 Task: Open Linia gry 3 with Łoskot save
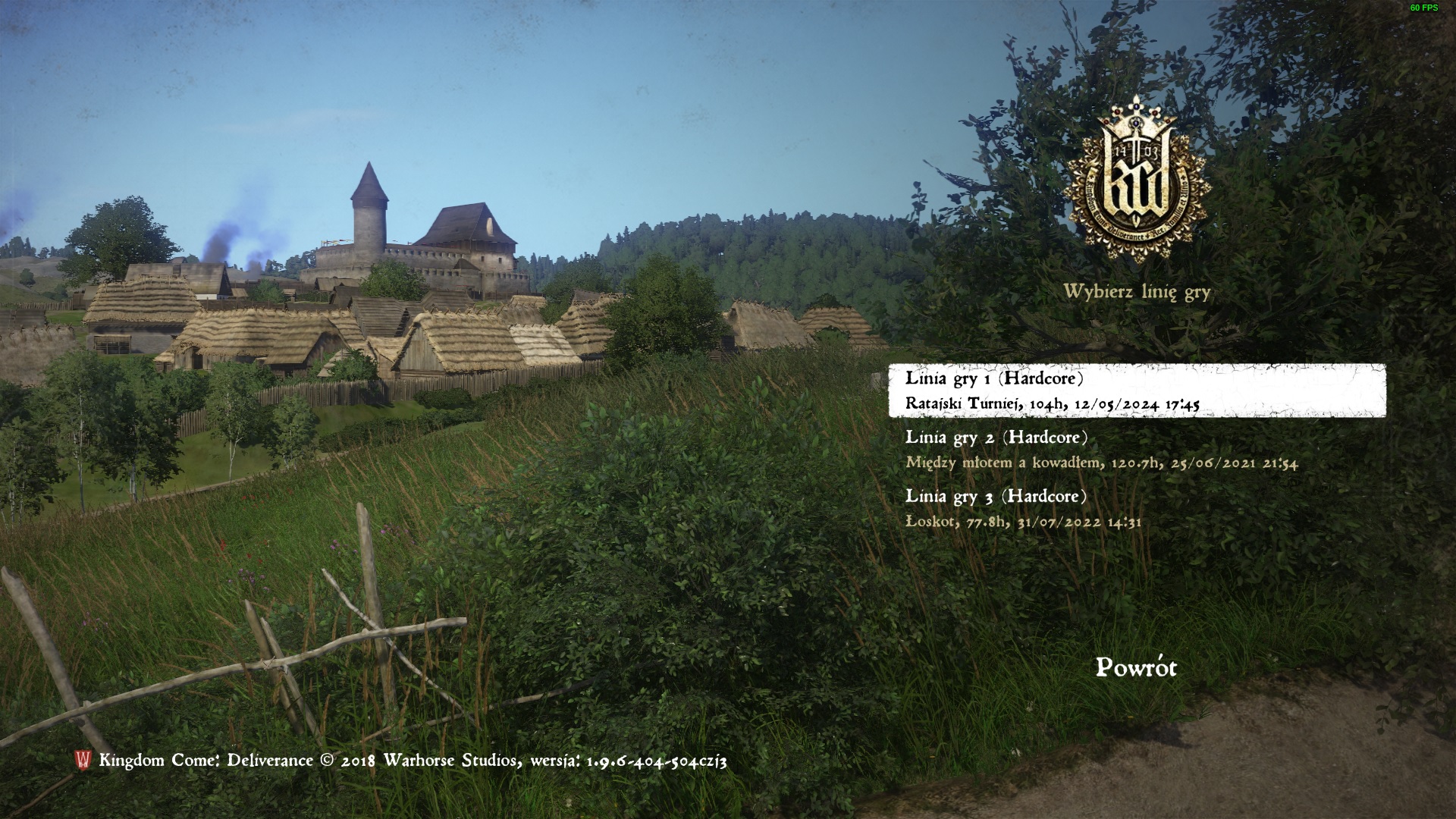[1024, 508]
